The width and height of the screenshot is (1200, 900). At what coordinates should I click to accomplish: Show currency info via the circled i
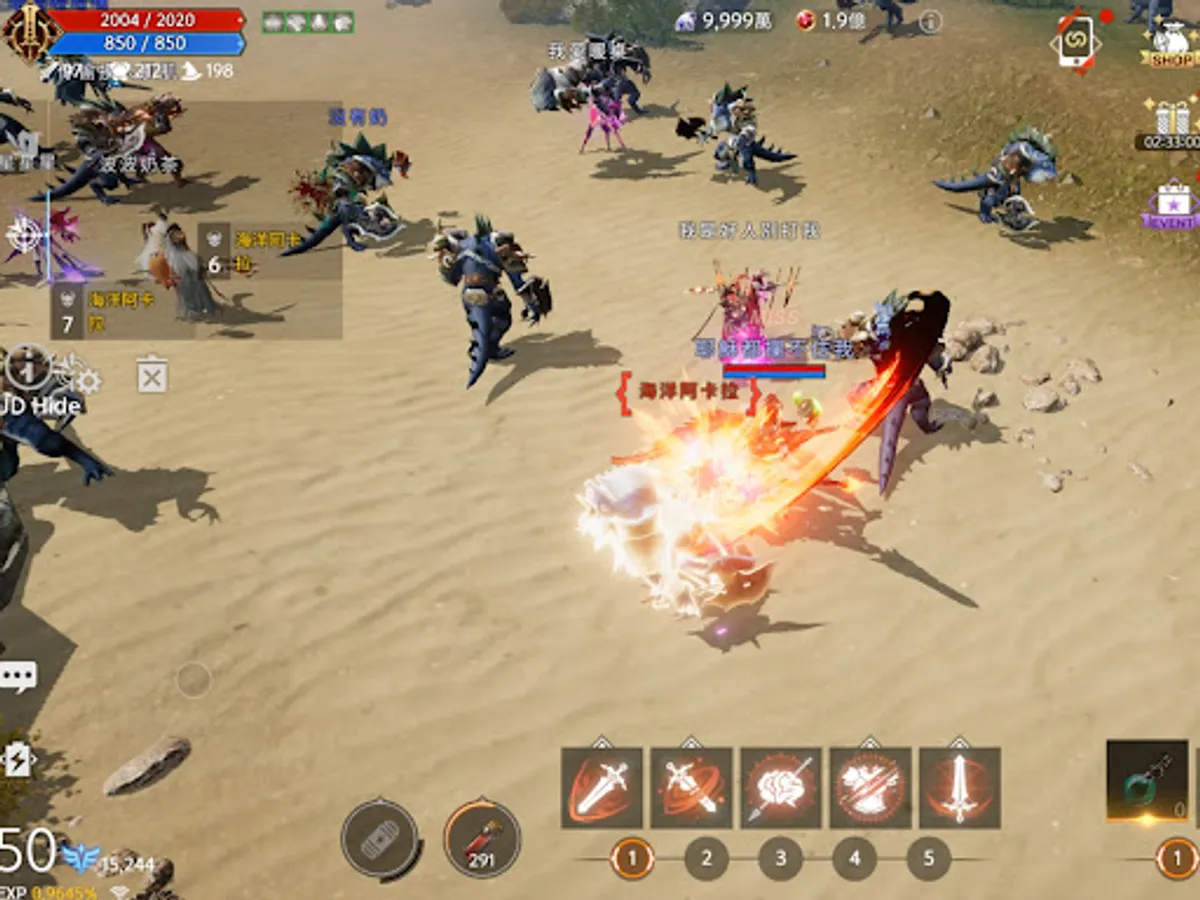pyautogui.click(x=930, y=21)
